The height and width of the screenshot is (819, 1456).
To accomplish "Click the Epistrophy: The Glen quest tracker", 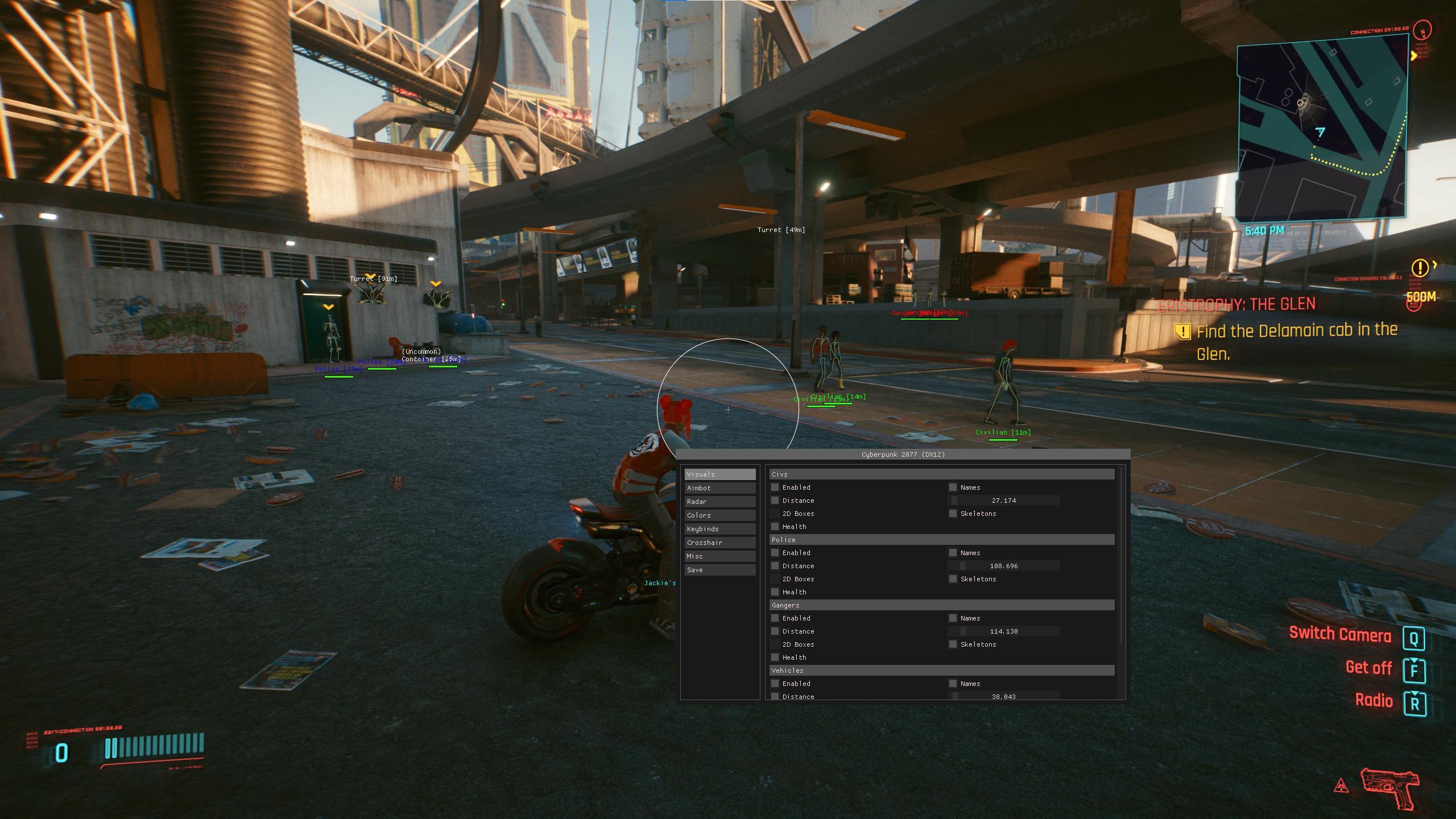I will point(1236,305).
